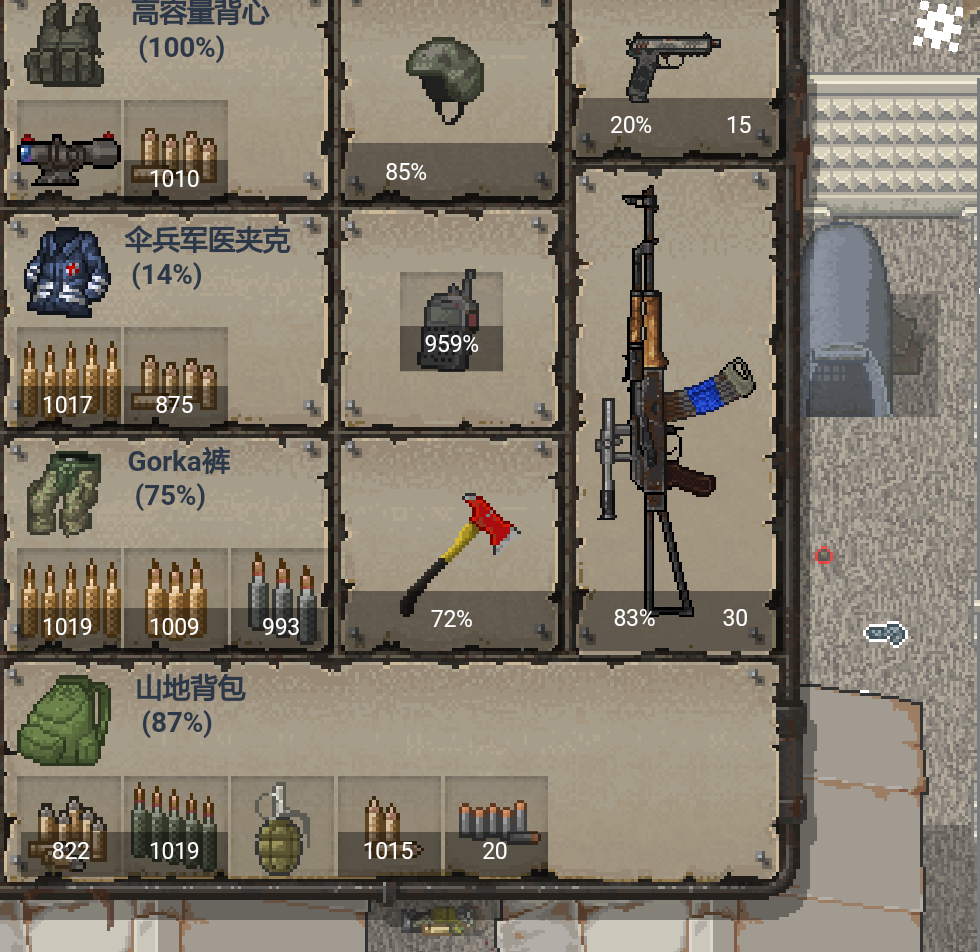Select the hand grenade in the backpack

(281, 826)
